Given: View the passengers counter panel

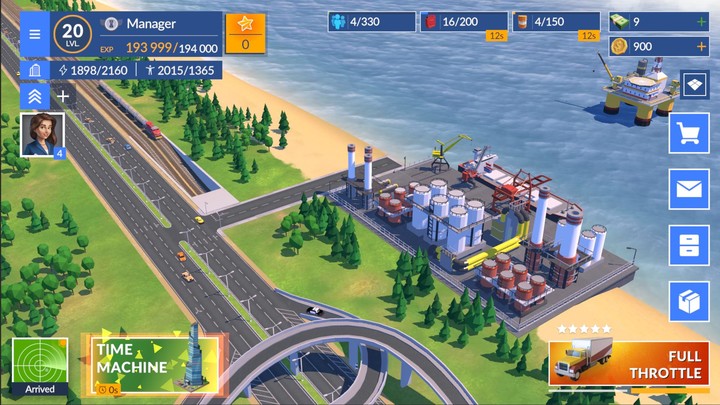Looking at the screenshot, I should [x=371, y=21].
